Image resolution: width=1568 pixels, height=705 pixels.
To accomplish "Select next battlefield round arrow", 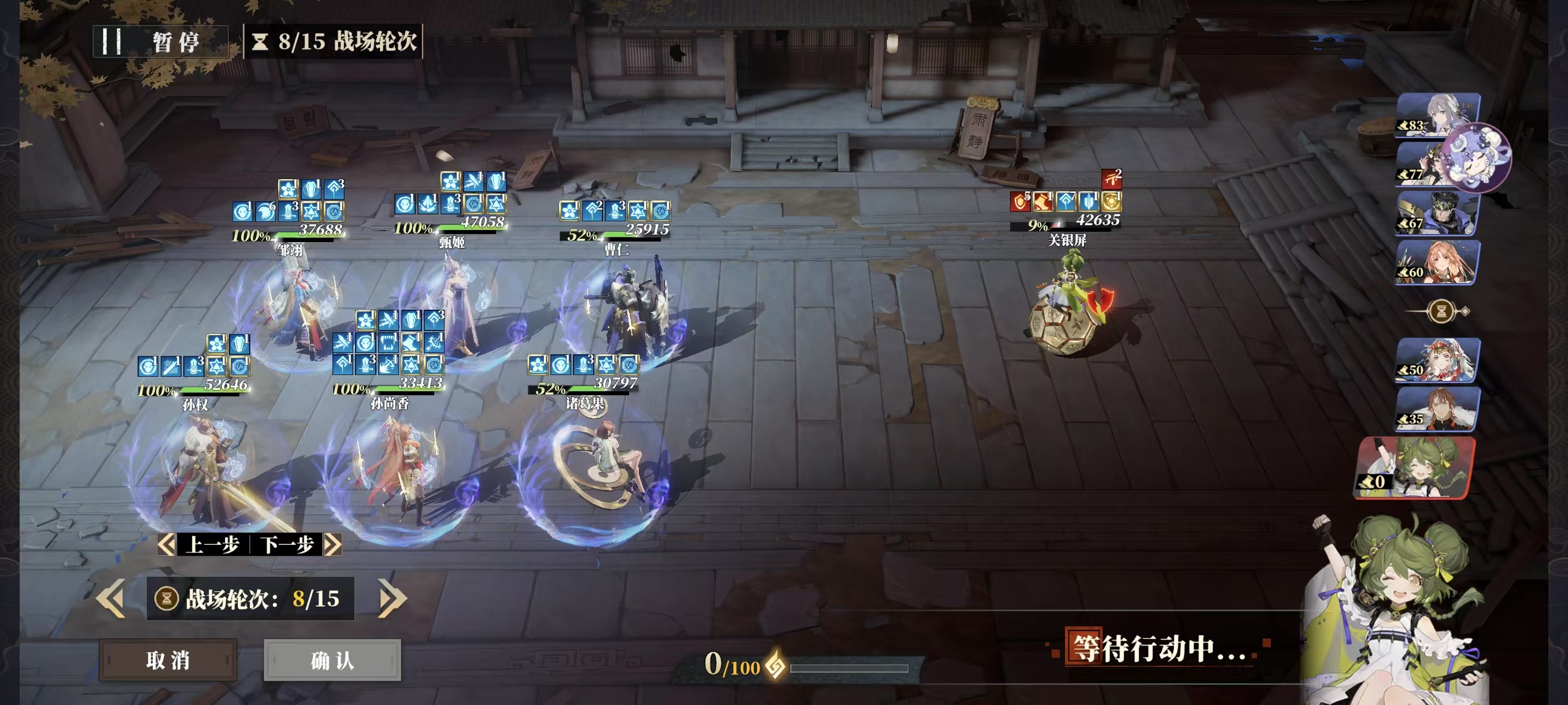I will [x=392, y=599].
